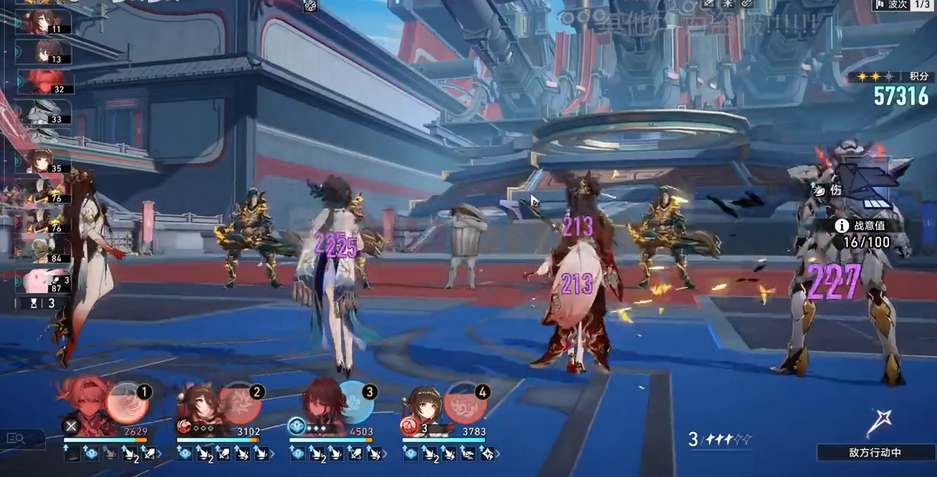937x477 pixels.
Task: Show the 战意值 info tooltip
Action: [x=843, y=226]
